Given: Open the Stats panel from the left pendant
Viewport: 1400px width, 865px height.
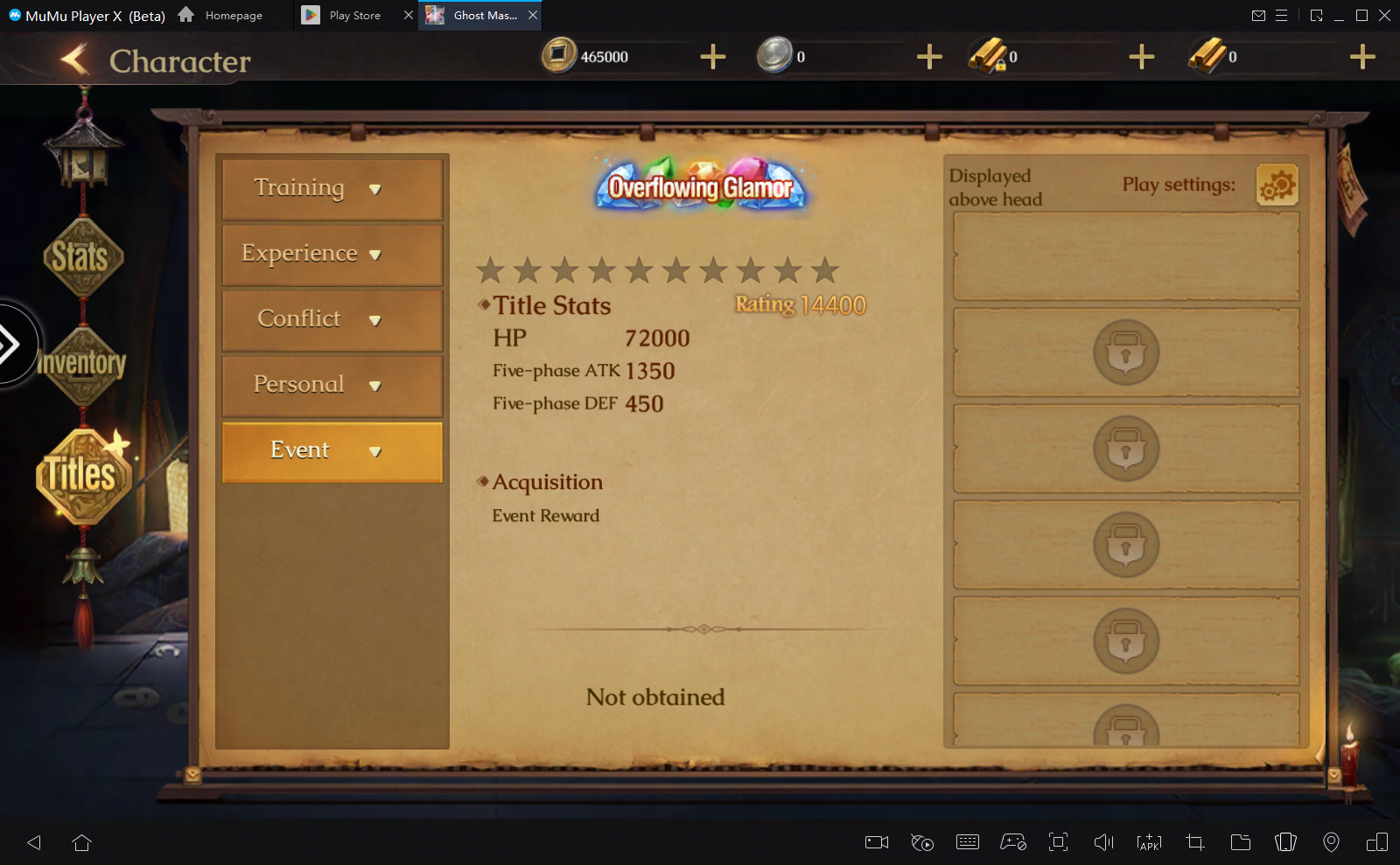Looking at the screenshot, I should (x=83, y=256).
